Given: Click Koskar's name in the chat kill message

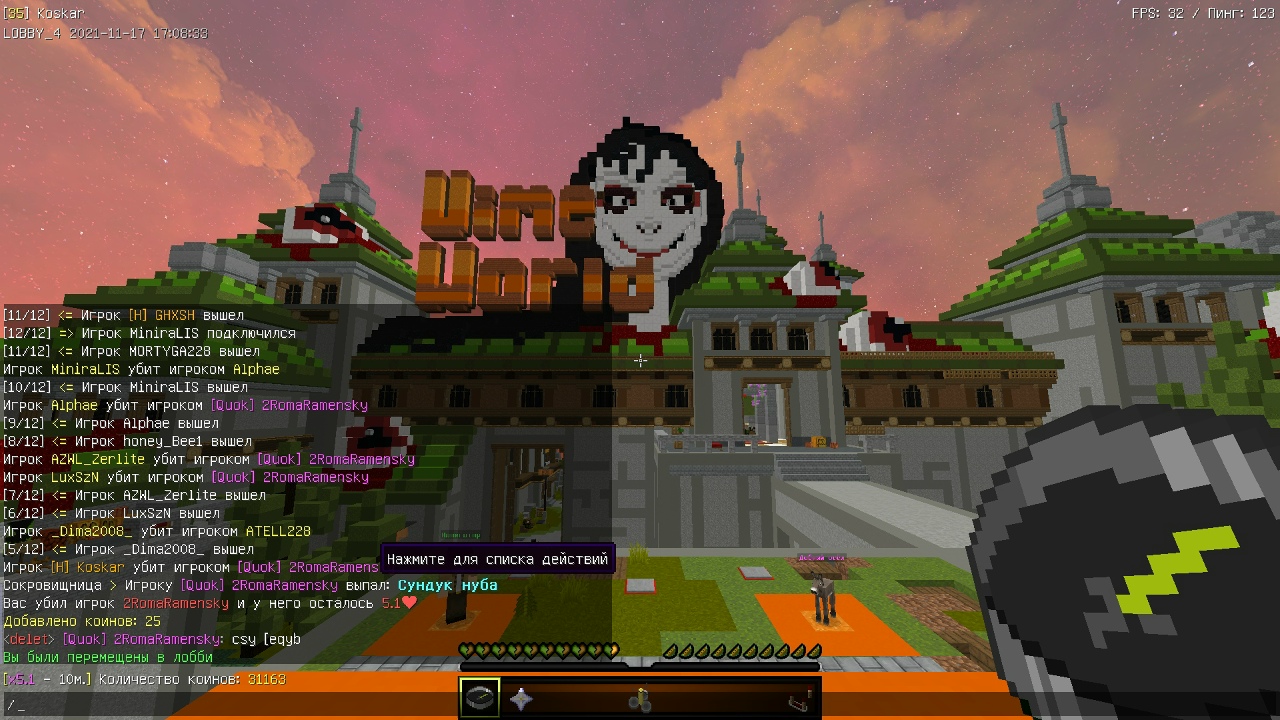Looking at the screenshot, I should click(x=100, y=567).
